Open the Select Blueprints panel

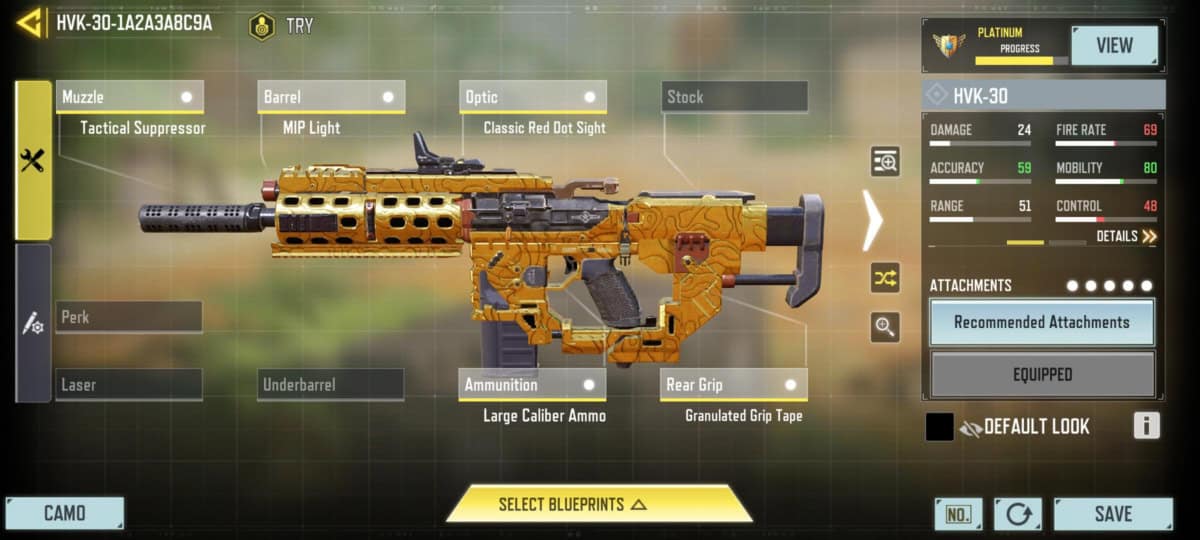[598, 504]
